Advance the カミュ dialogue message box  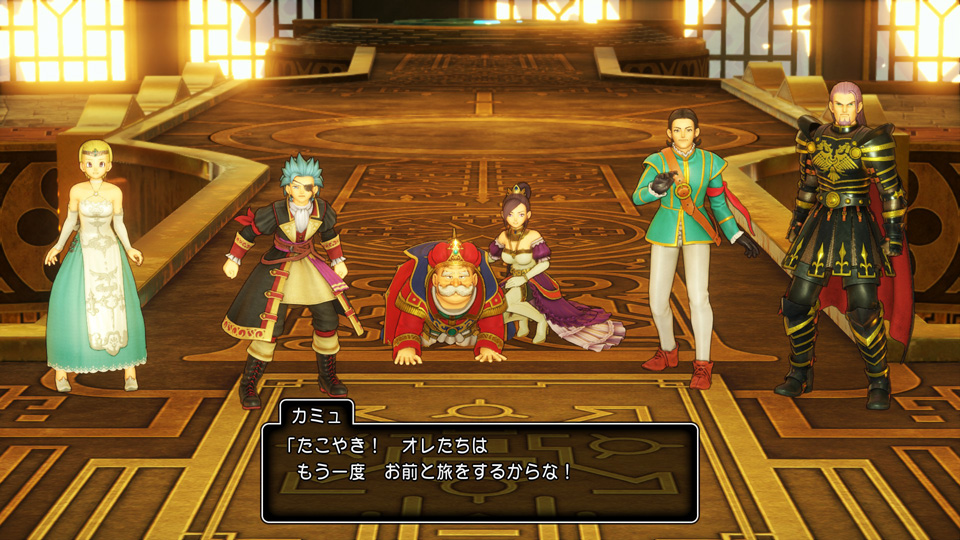(x=480, y=471)
